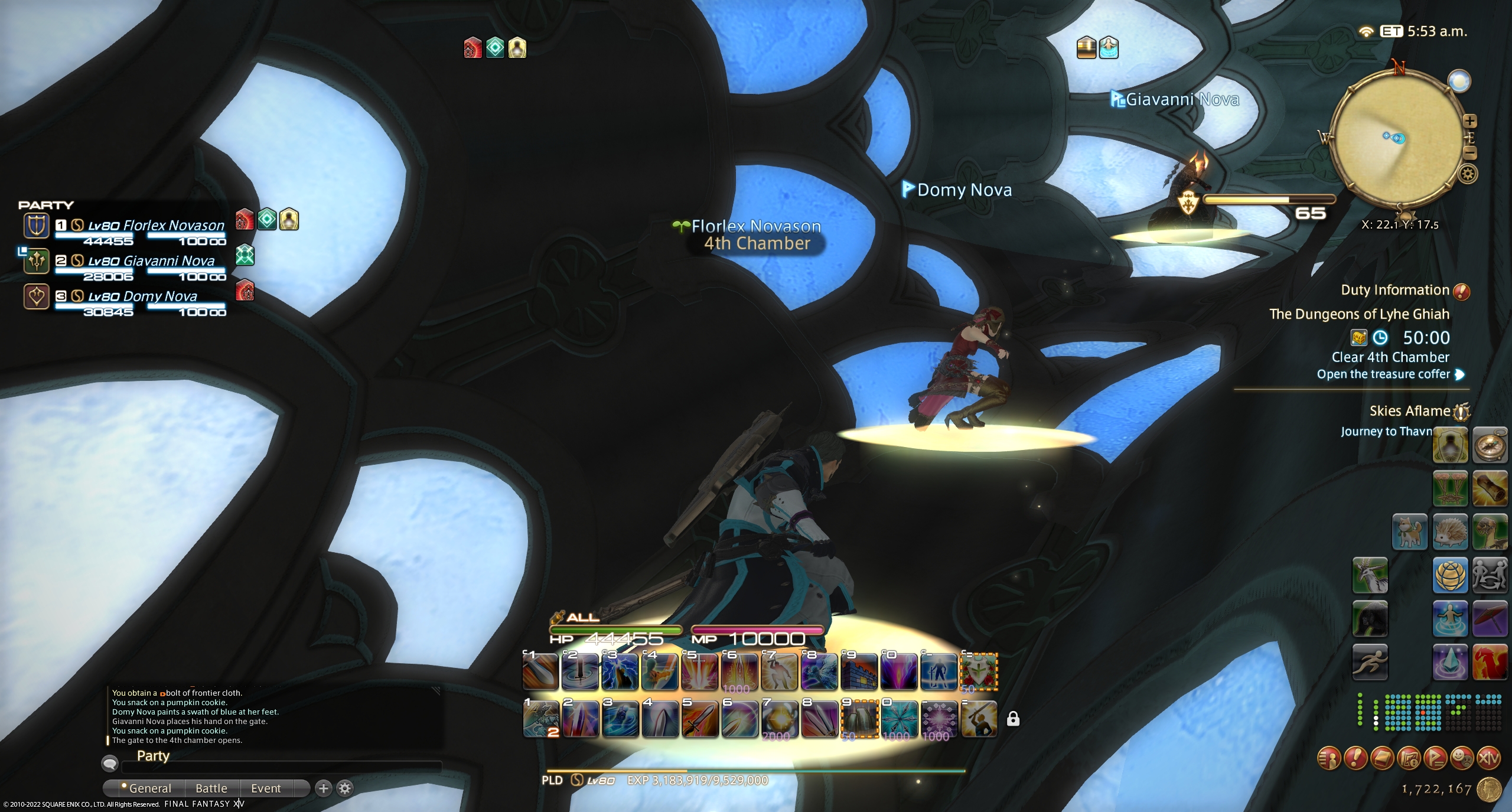The width and height of the screenshot is (1512, 812).
Task: Toggle the hotbar padlock
Action: point(1013,719)
